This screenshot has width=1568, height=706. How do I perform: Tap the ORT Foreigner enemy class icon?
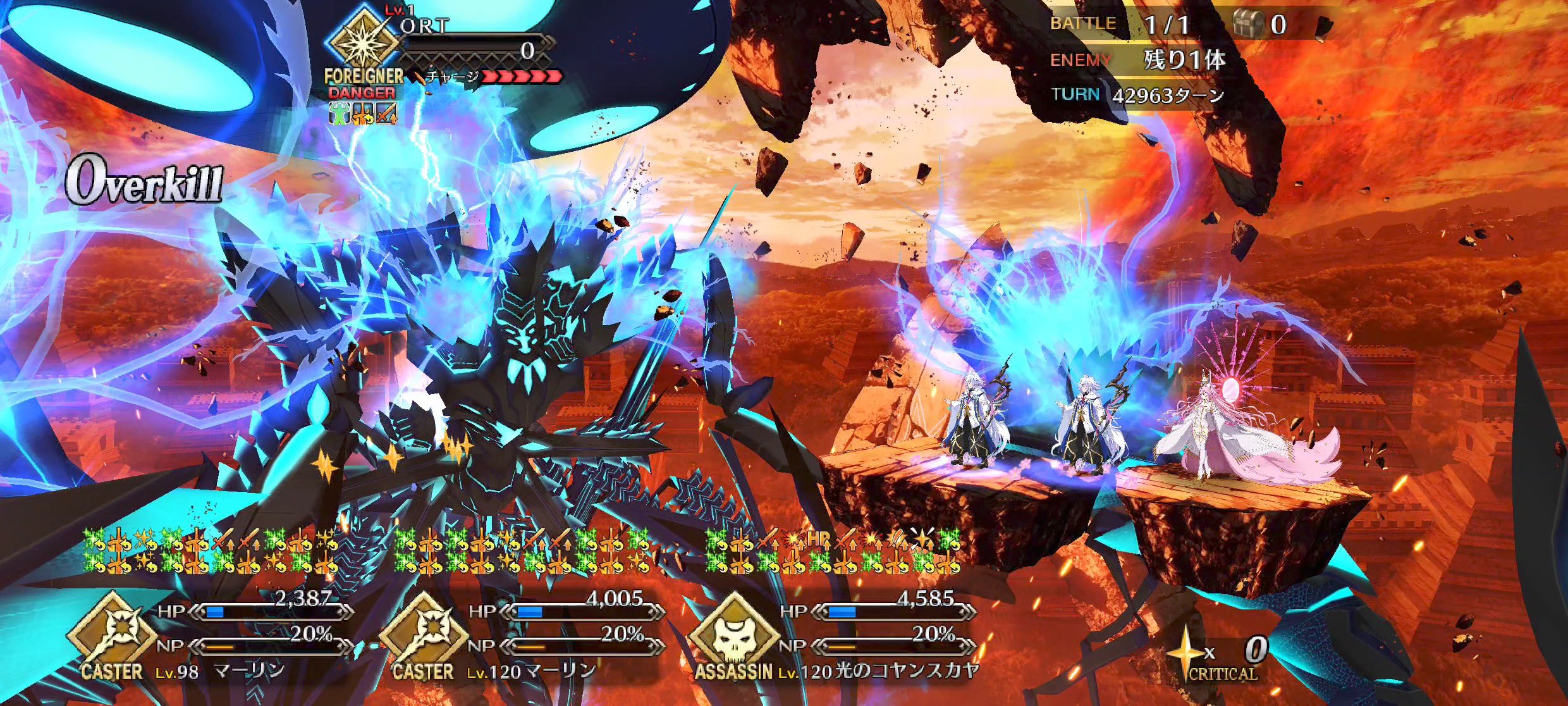click(x=362, y=40)
